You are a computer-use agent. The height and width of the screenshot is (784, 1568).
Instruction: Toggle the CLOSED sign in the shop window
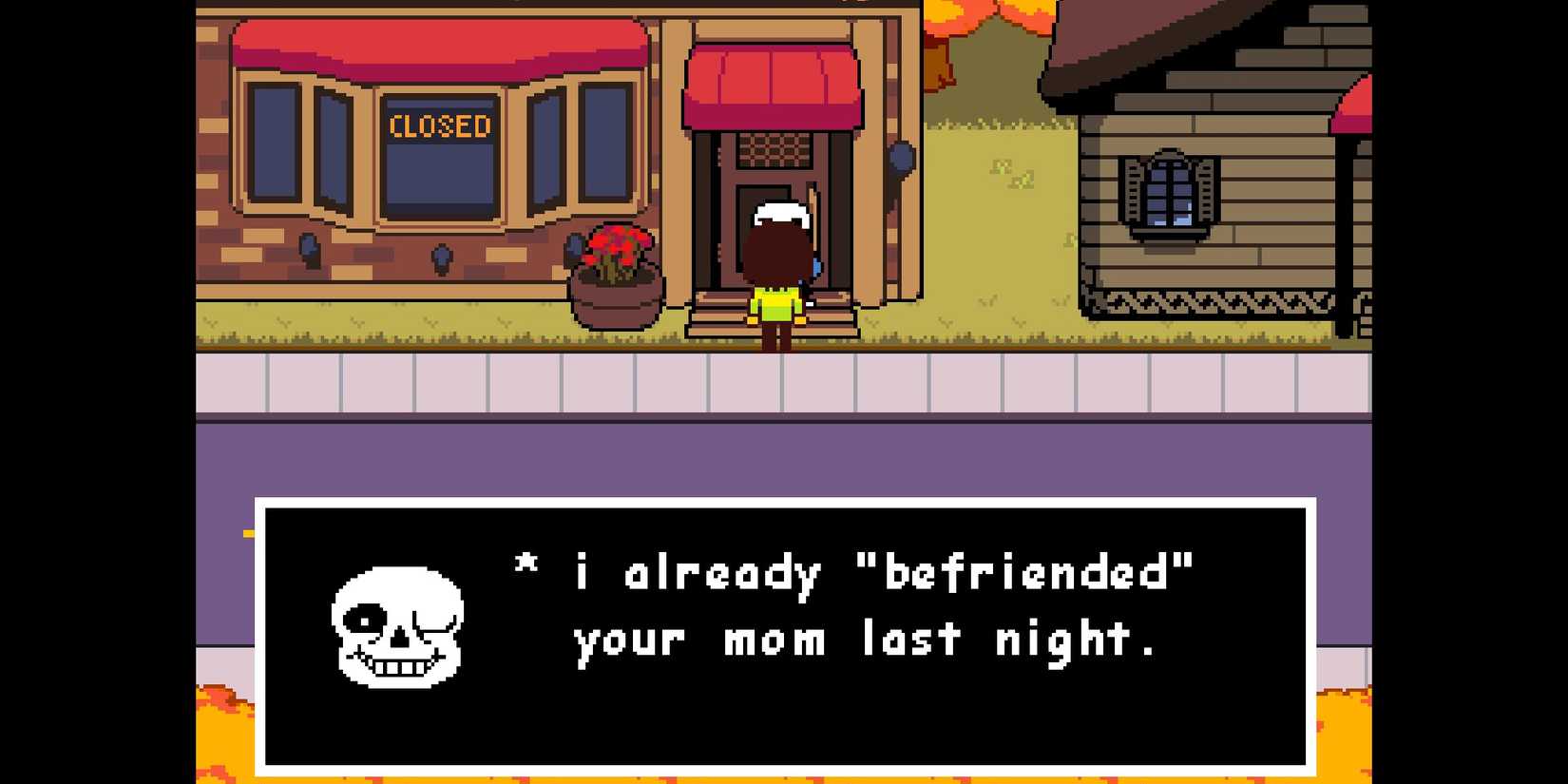pyautogui.click(x=439, y=126)
